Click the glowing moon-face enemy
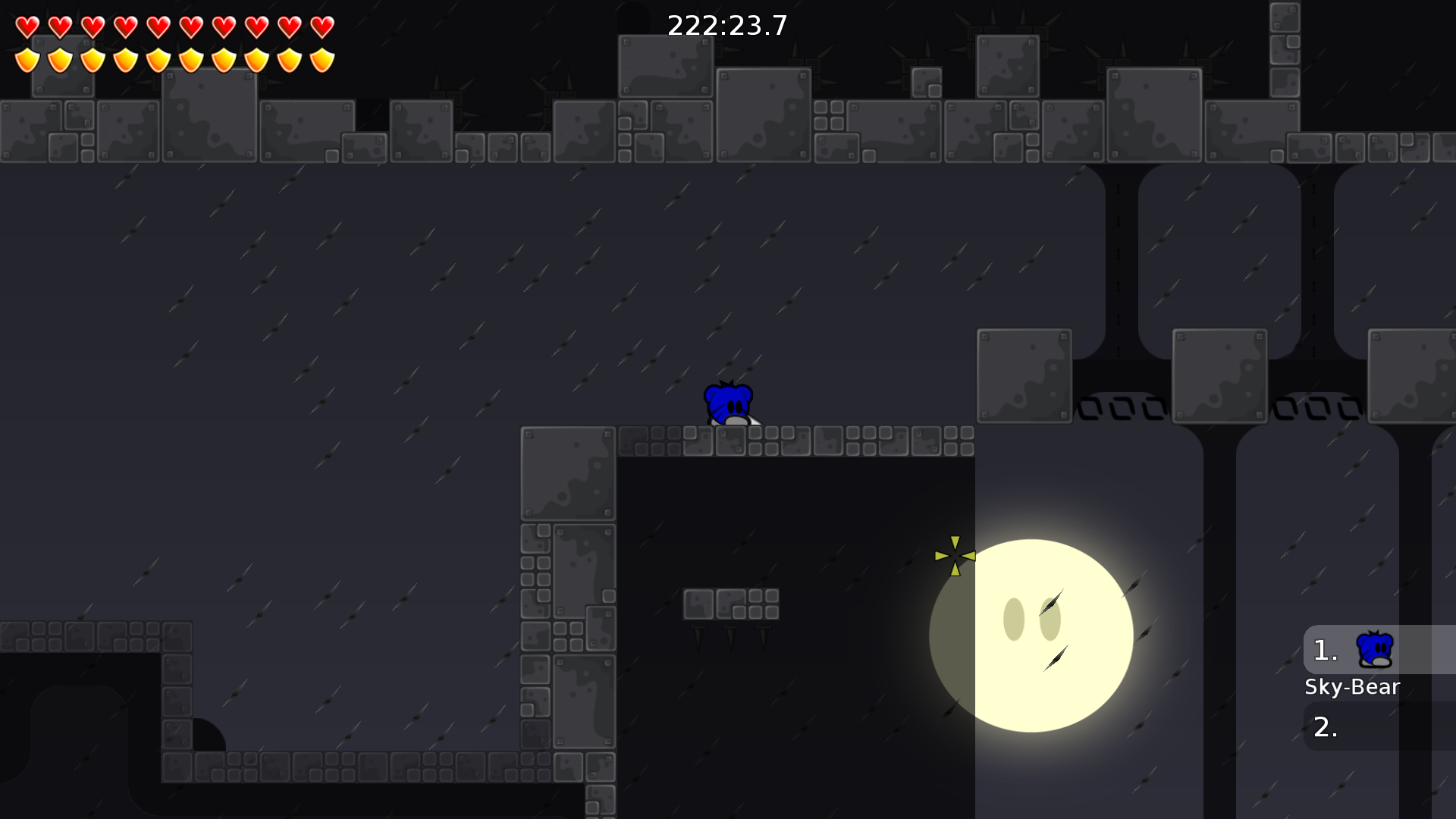This screenshot has height=819, width=1456. [x=1031, y=637]
